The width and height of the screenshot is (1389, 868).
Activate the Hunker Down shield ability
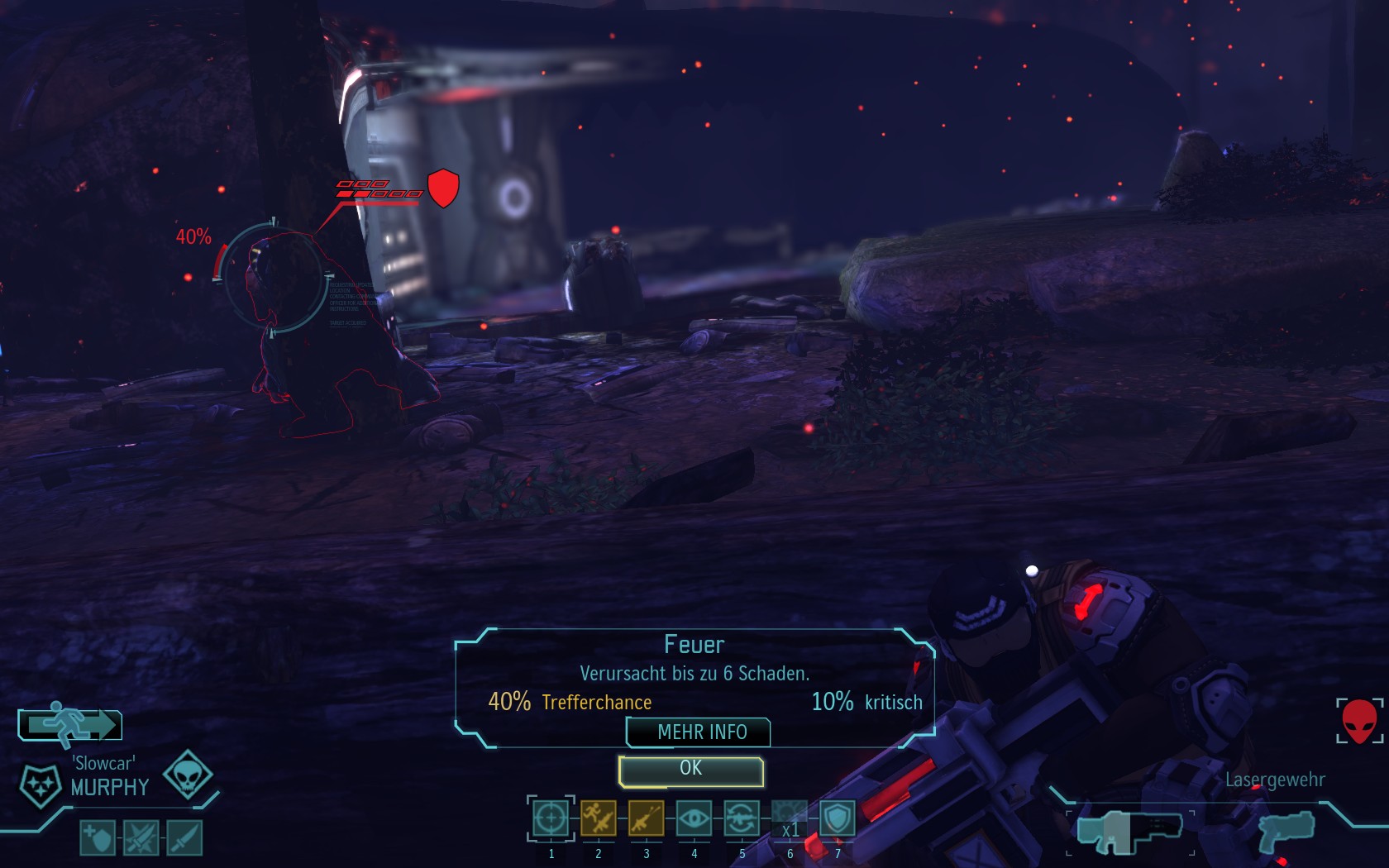tap(838, 818)
